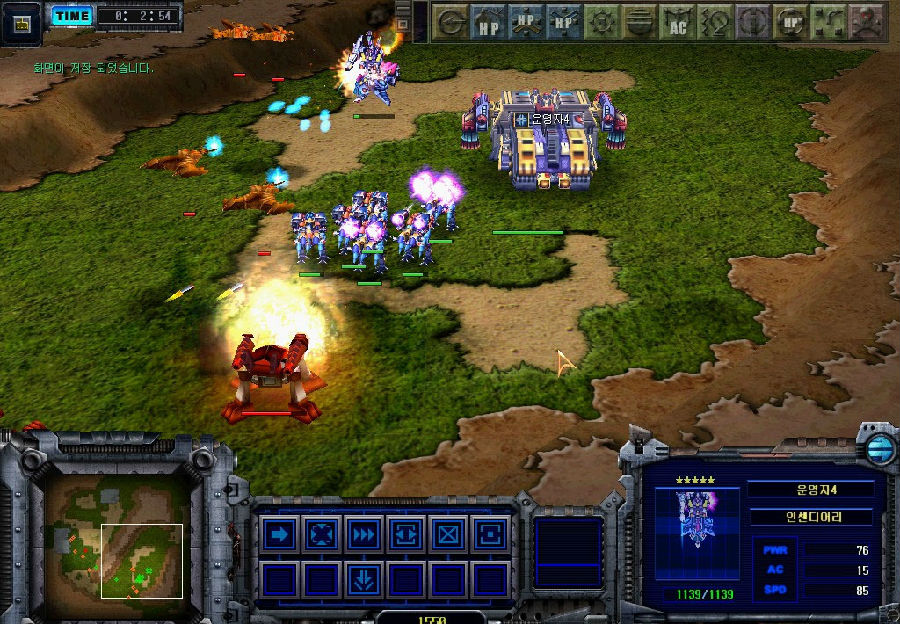The height and width of the screenshot is (624, 900).
Task: Select the striped sphere skill icon
Action: pos(641,22)
